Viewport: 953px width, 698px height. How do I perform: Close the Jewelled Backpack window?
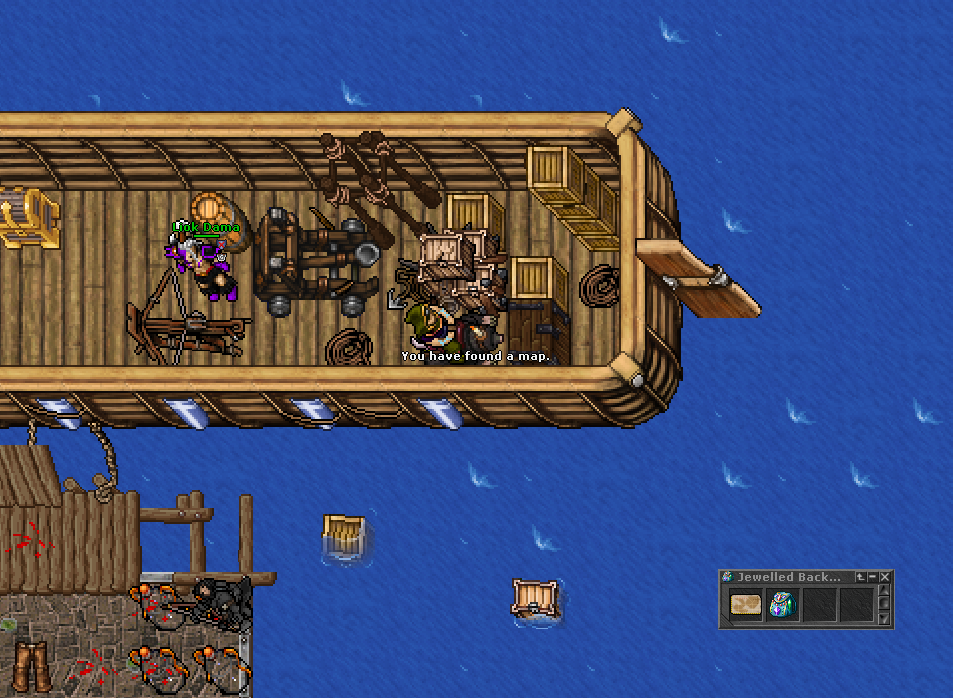point(885,577)
